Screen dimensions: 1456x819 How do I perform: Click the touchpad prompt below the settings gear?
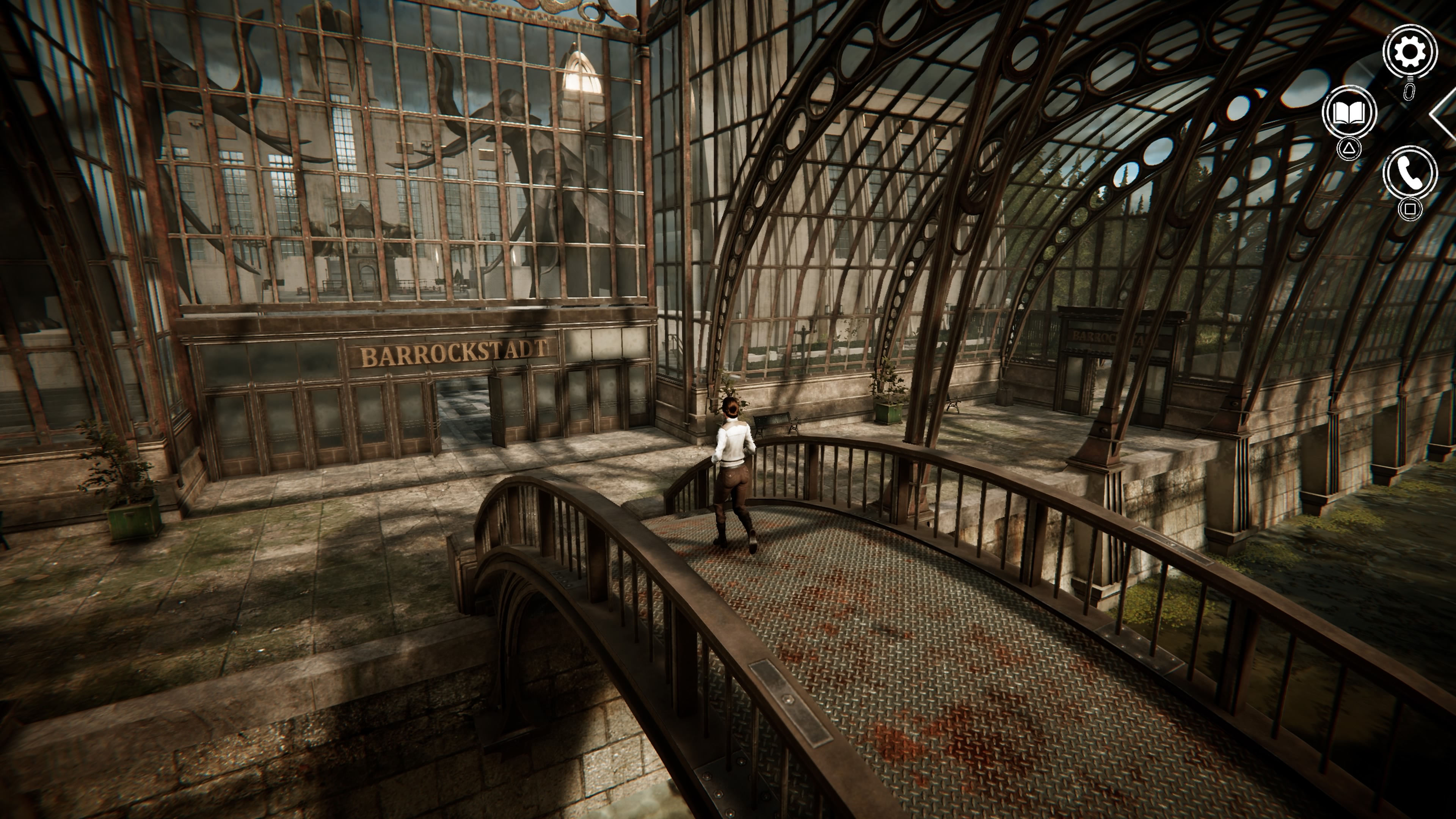pyautogui.click(x=1409, y=92)
